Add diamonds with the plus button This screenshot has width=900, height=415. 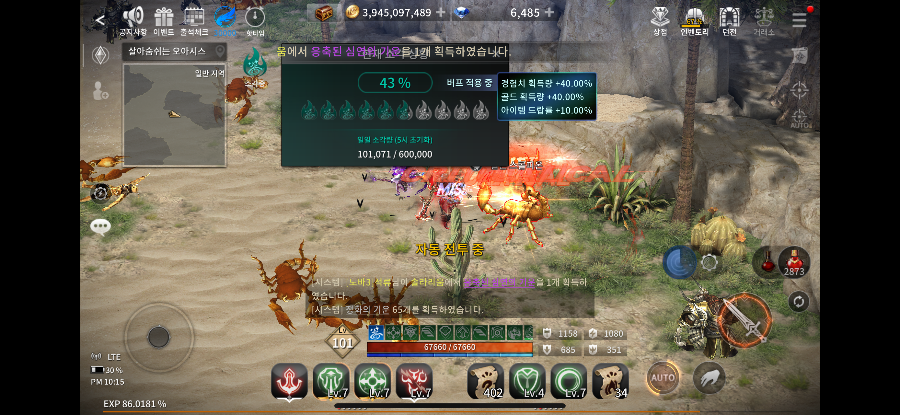coord(549,13)
